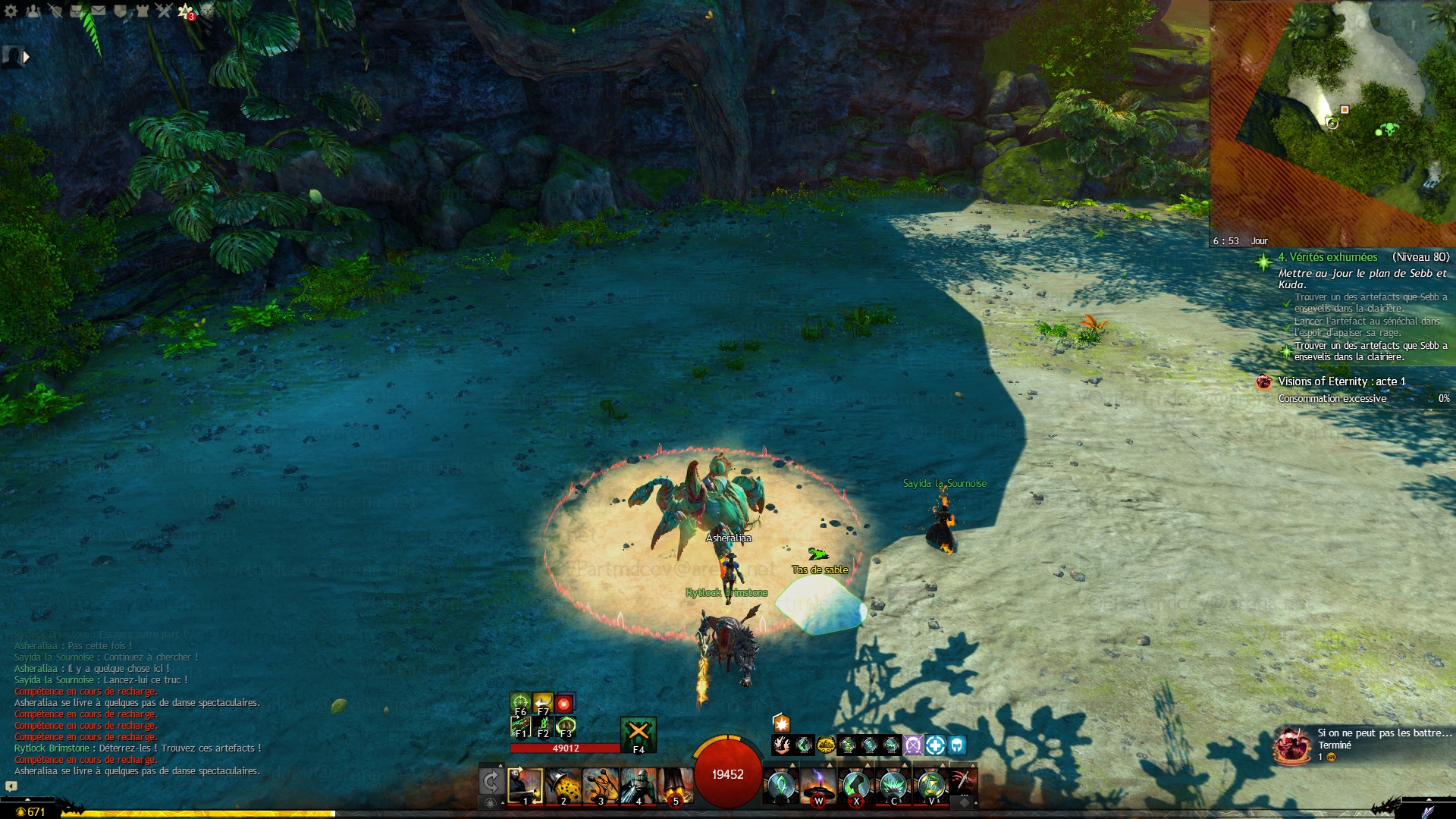This screenshot has width=1456, height=819.
Task: Open the notification icon with red 3 badge
Action: [186, 11]
